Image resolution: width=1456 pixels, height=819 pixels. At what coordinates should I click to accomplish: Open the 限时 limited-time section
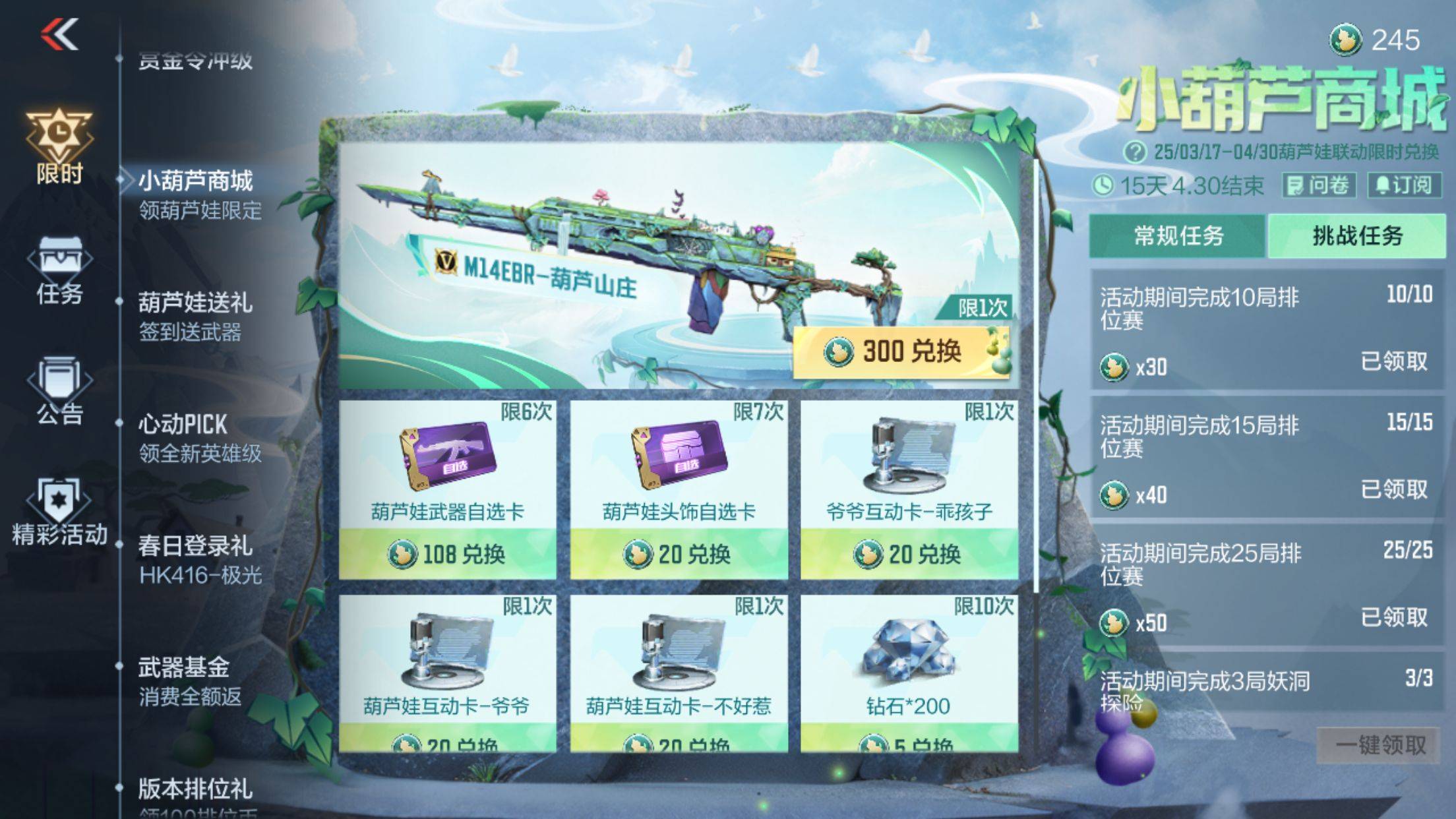pos(59,146)
